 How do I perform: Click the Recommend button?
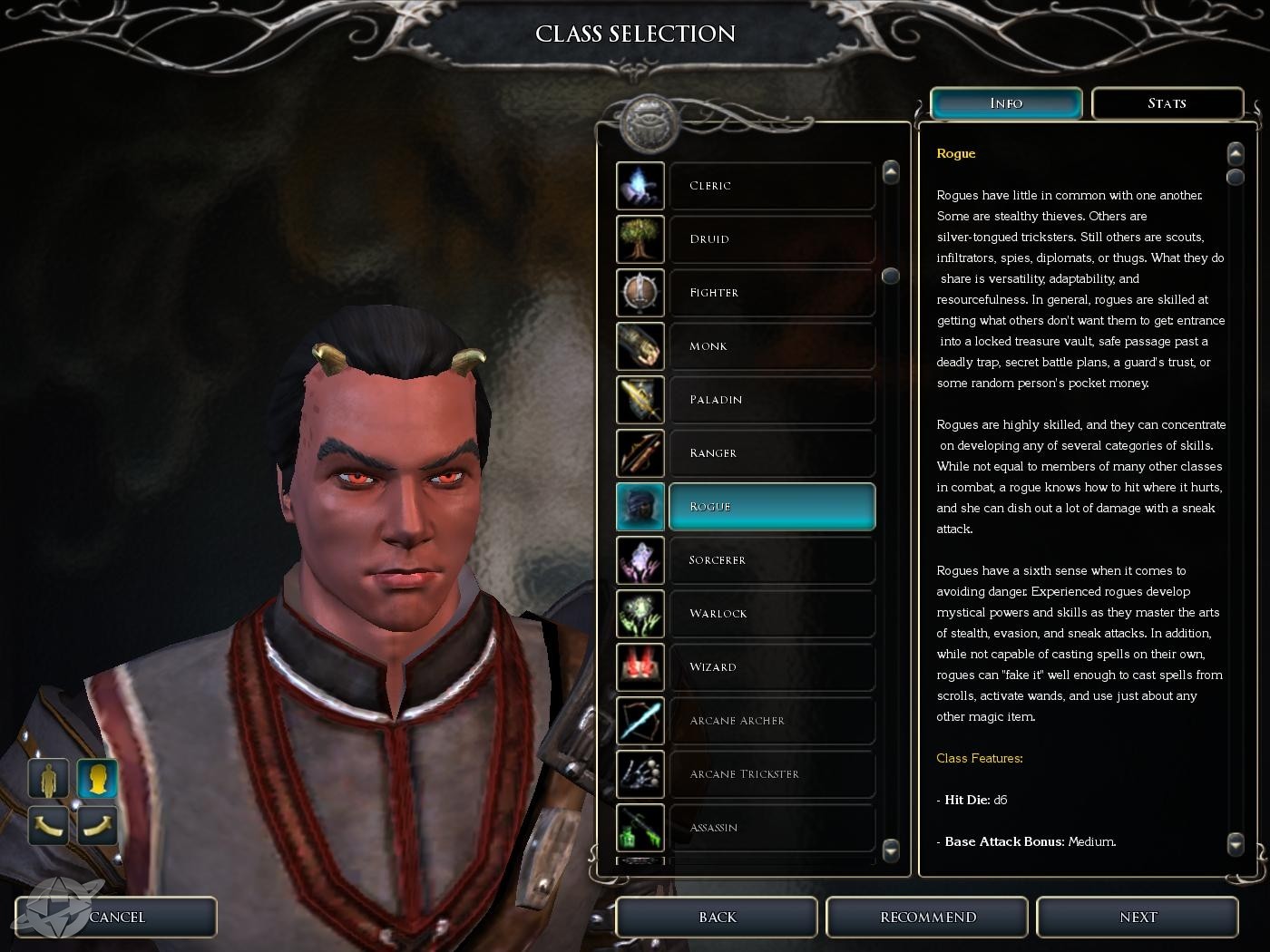tap(927, 918)
